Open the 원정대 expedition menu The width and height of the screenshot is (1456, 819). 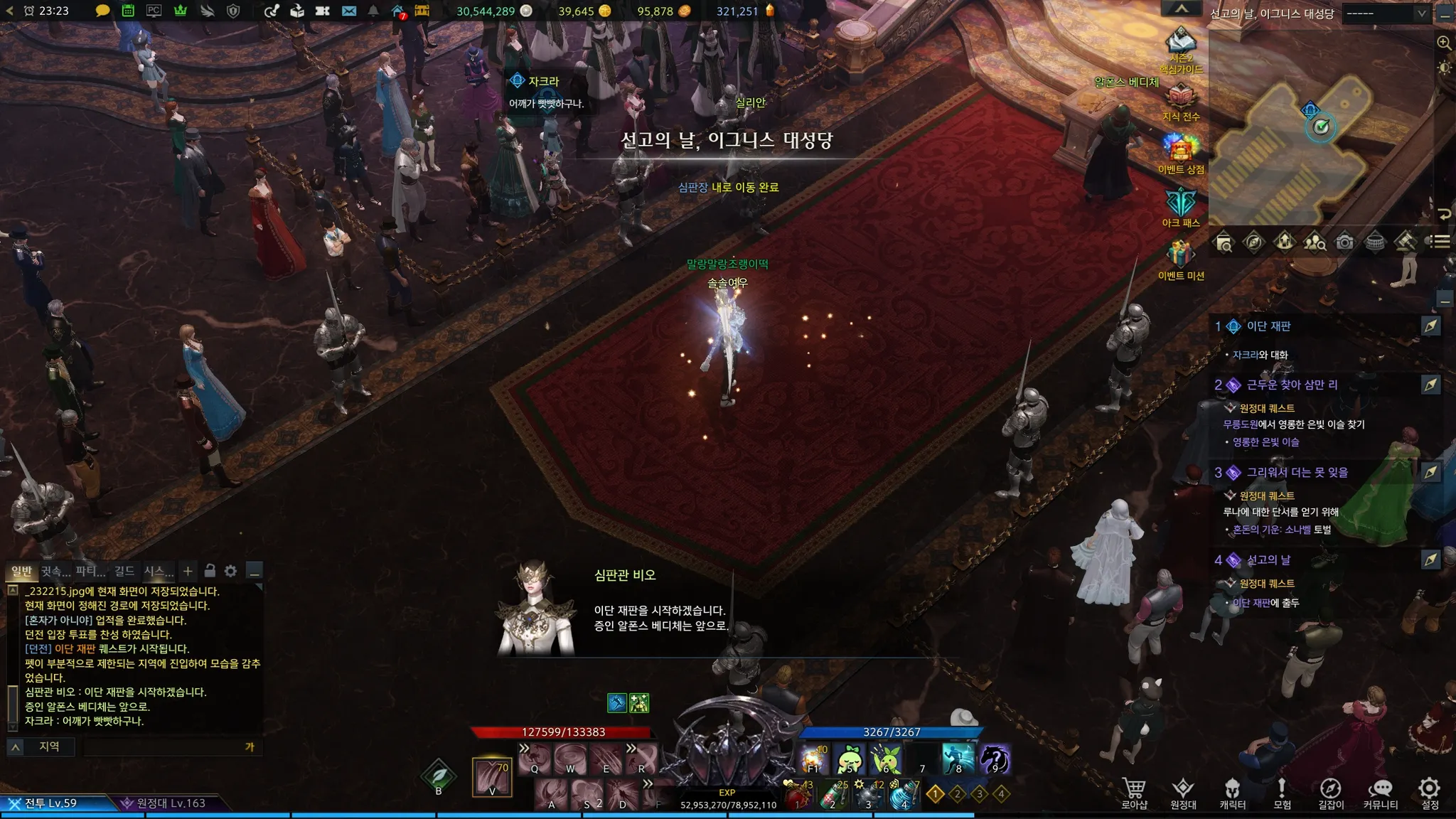coord(1183,793)
